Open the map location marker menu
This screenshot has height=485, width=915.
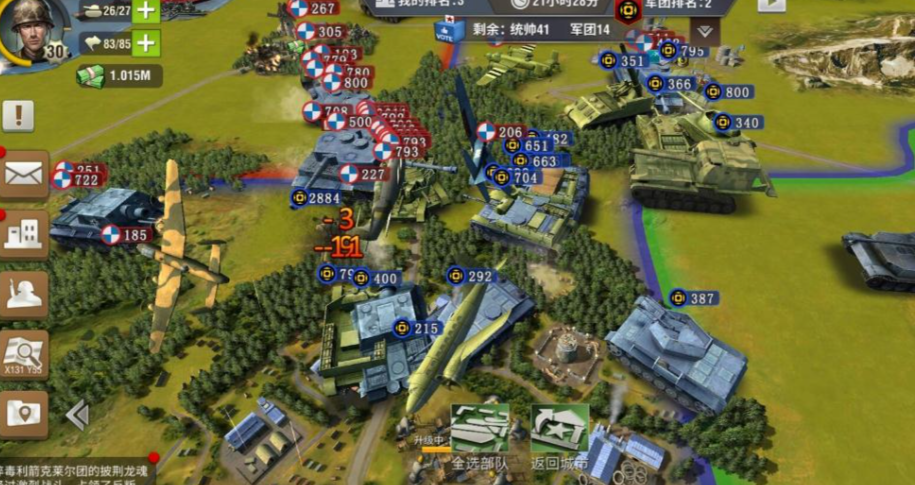coord(23,412)
